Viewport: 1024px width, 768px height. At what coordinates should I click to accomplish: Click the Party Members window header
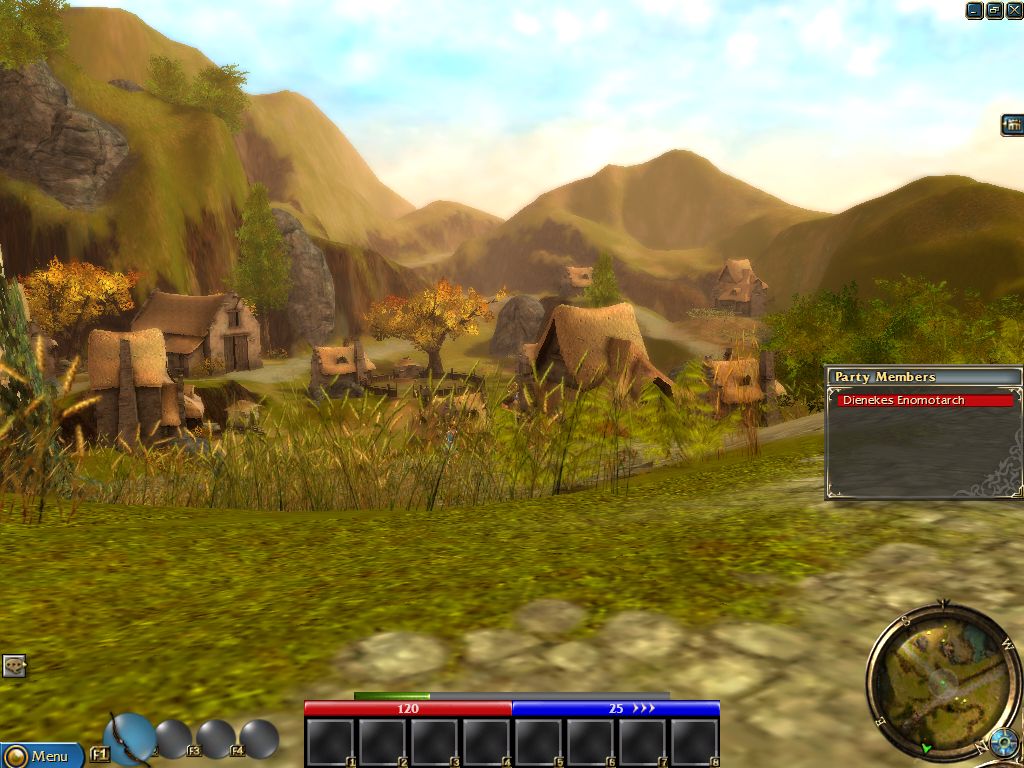point(923,377)
